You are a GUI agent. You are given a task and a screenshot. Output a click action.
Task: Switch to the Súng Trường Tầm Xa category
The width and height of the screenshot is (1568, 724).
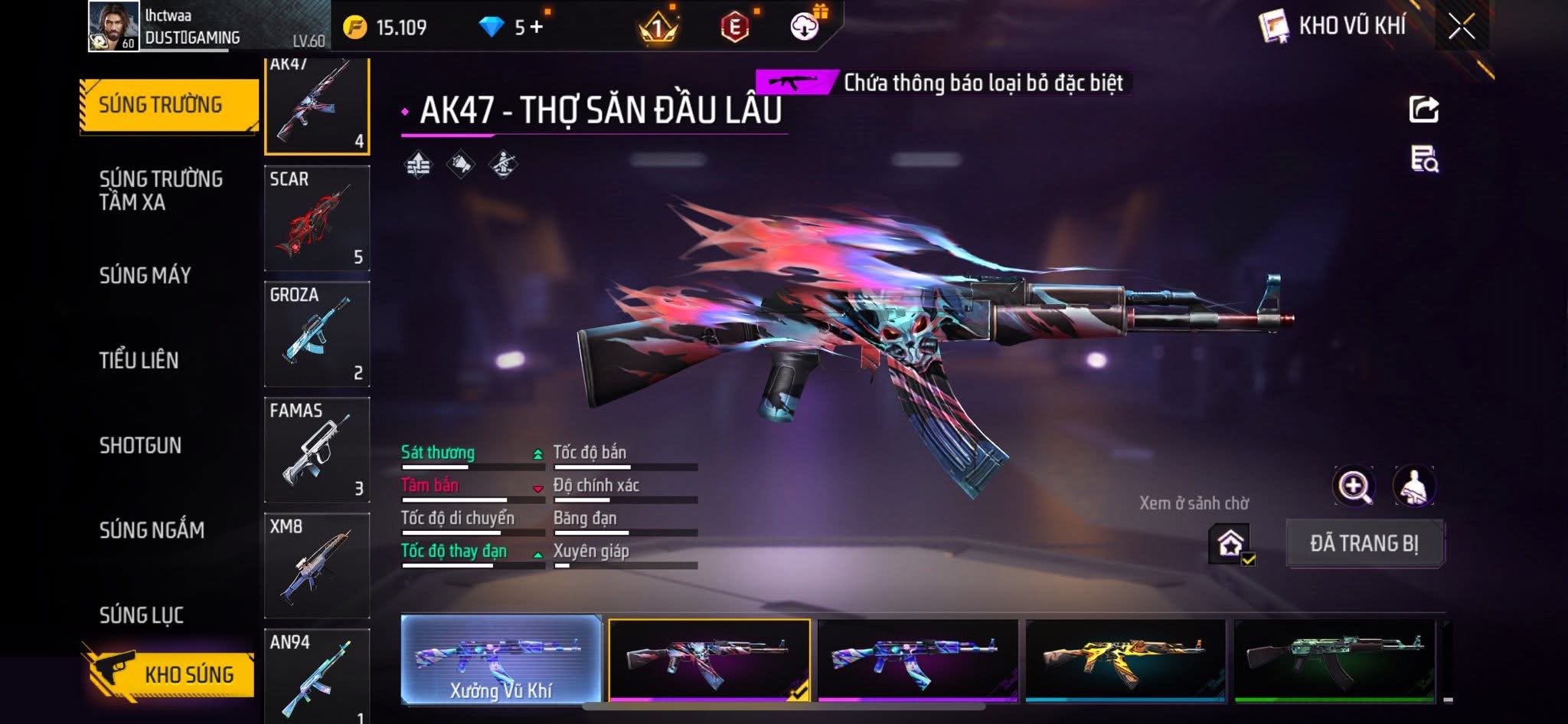point(161,190)
